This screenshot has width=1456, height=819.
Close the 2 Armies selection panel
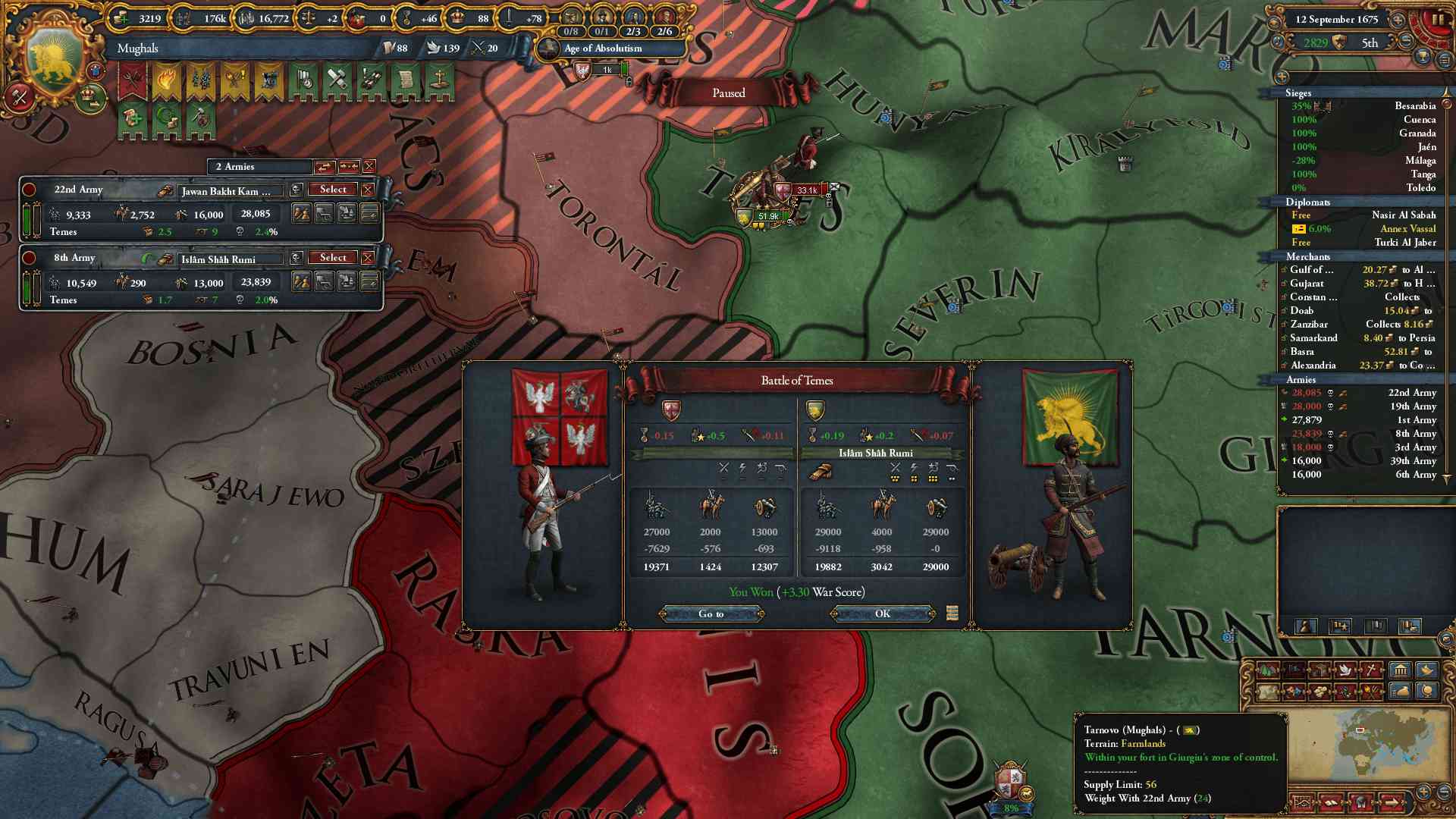pyautogui.click(x=369, y=166)
